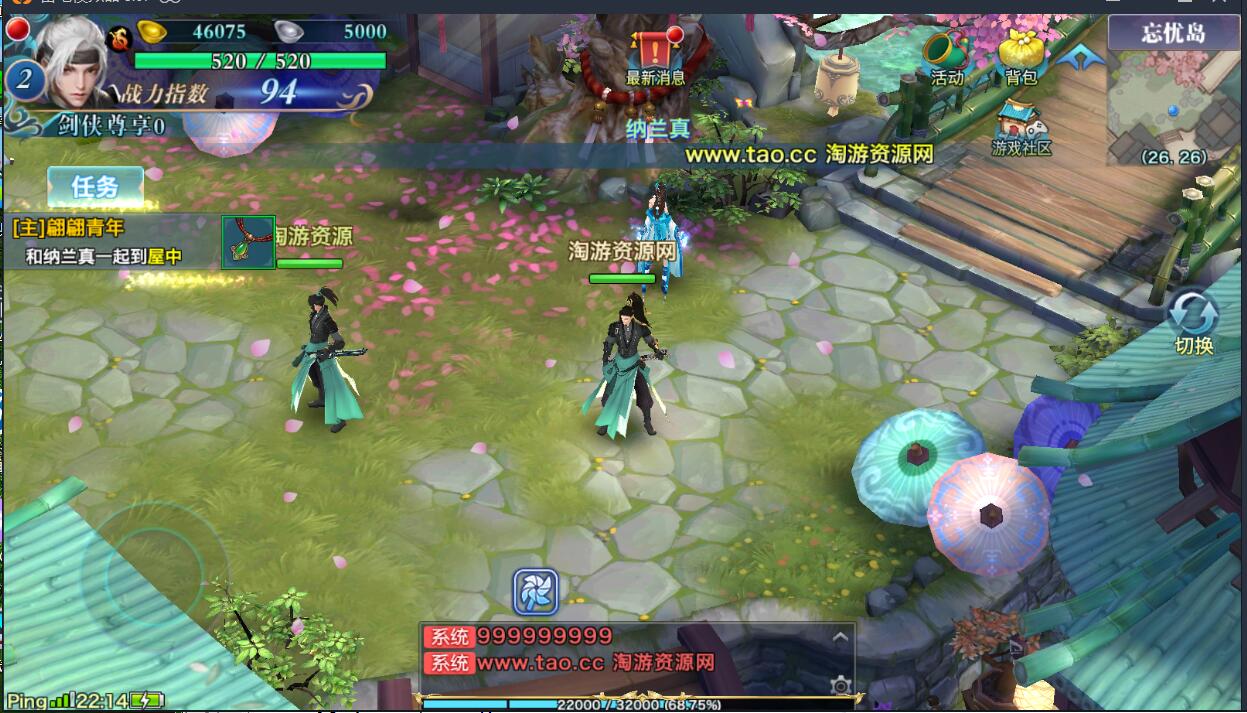Tap the 切换 switch button

coord(1193,320)
